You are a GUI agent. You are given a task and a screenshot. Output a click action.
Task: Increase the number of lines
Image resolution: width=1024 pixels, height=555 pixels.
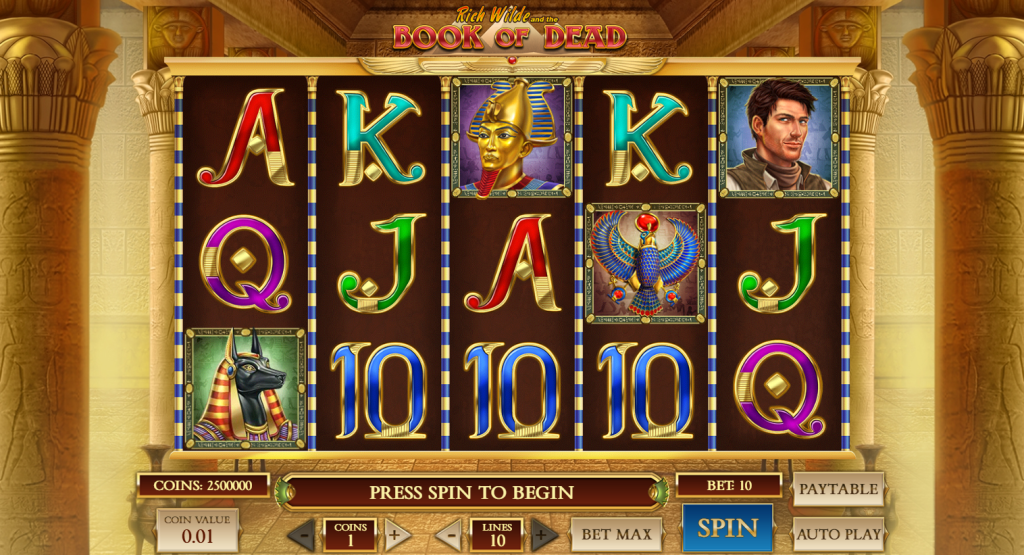544,534
